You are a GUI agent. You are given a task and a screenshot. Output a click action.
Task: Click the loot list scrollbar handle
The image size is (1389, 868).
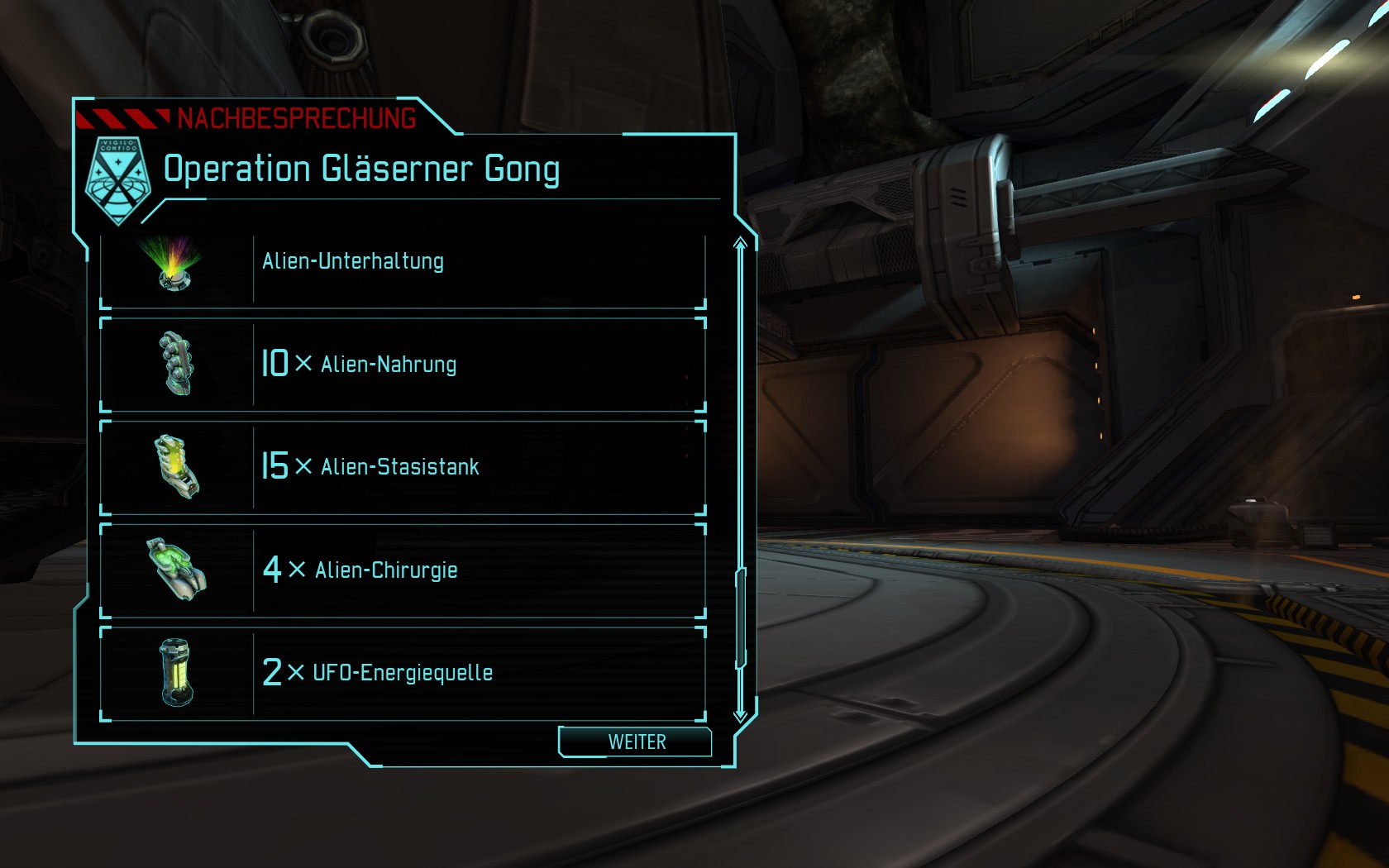(x=741, y=617)
